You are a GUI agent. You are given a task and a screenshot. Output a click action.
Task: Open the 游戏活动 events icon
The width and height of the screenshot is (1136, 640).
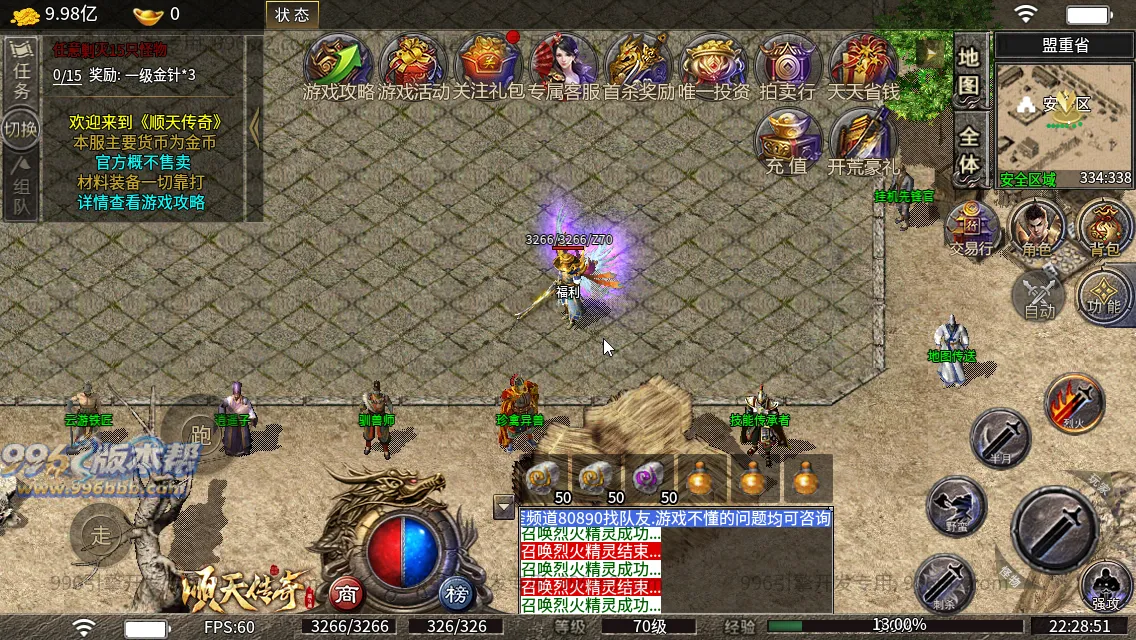(413, 65)
